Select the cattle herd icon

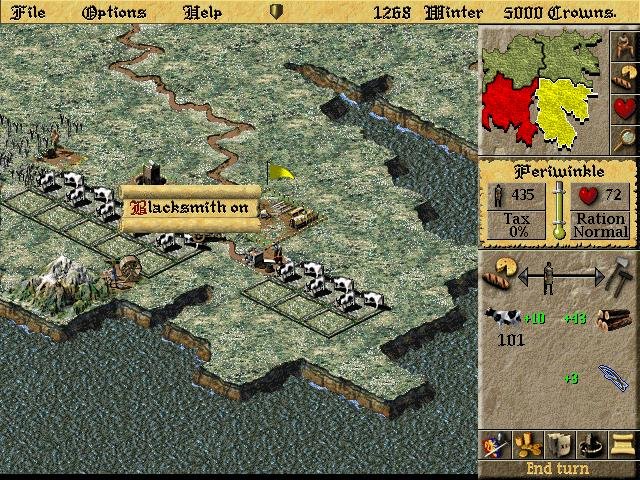[502, 319]
